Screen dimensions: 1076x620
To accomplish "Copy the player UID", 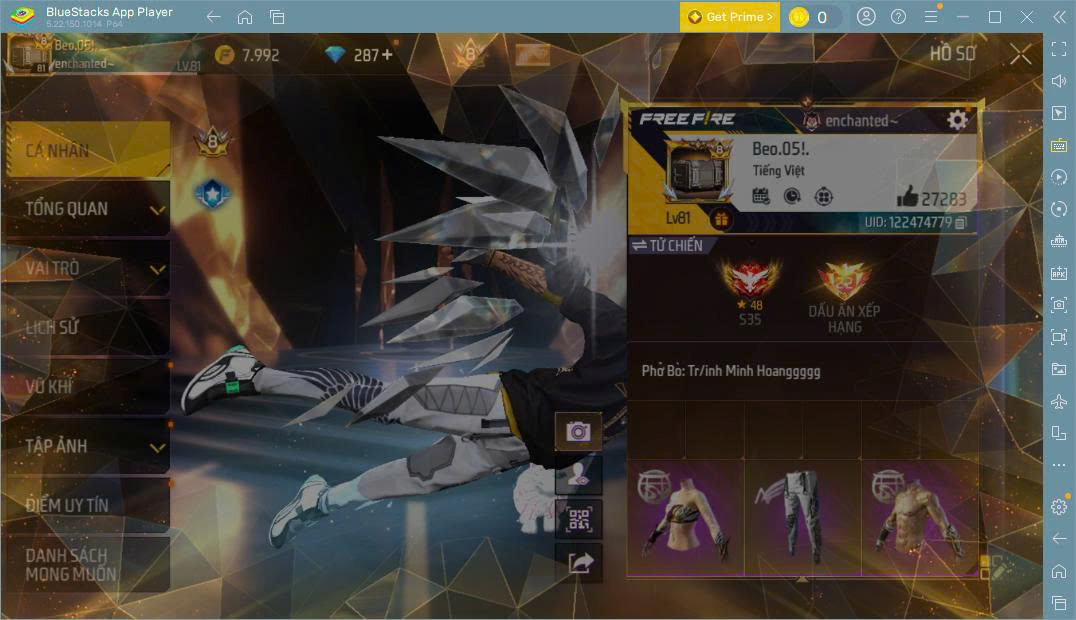I will point(961,222).
